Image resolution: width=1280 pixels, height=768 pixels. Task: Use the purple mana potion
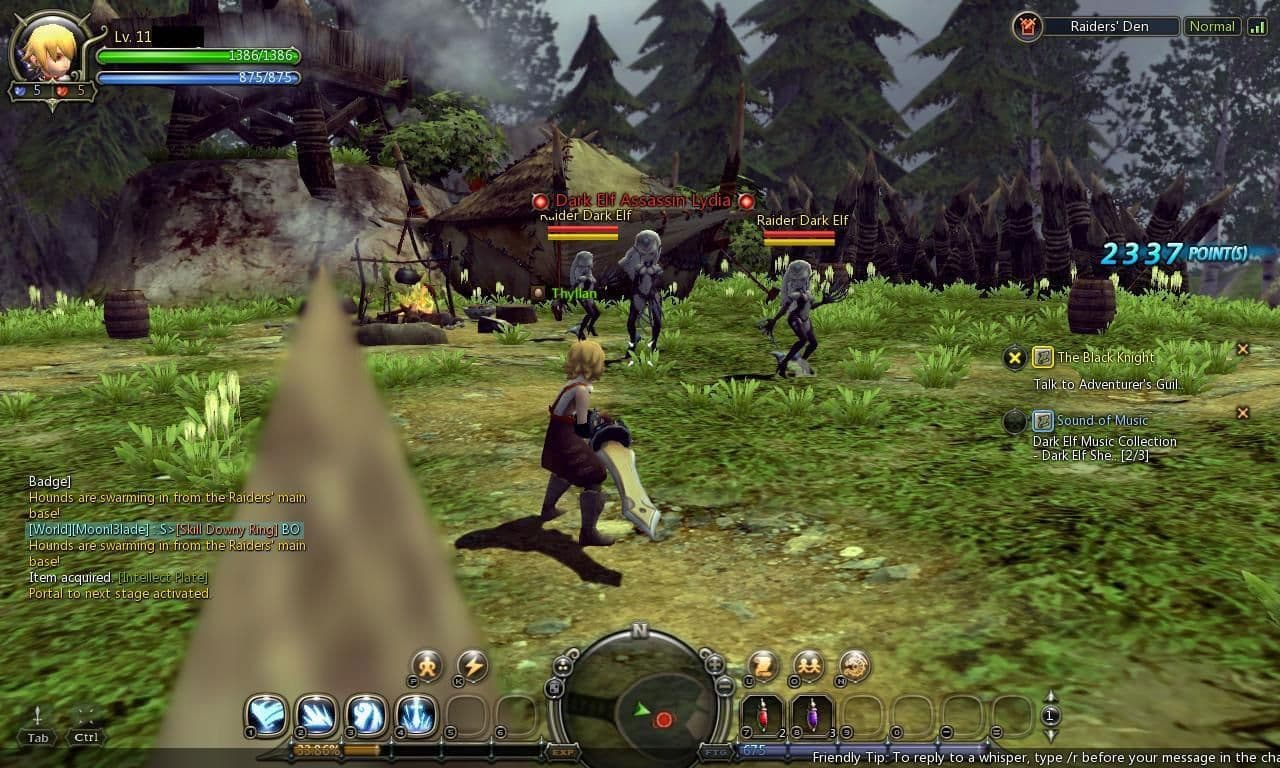812,715
